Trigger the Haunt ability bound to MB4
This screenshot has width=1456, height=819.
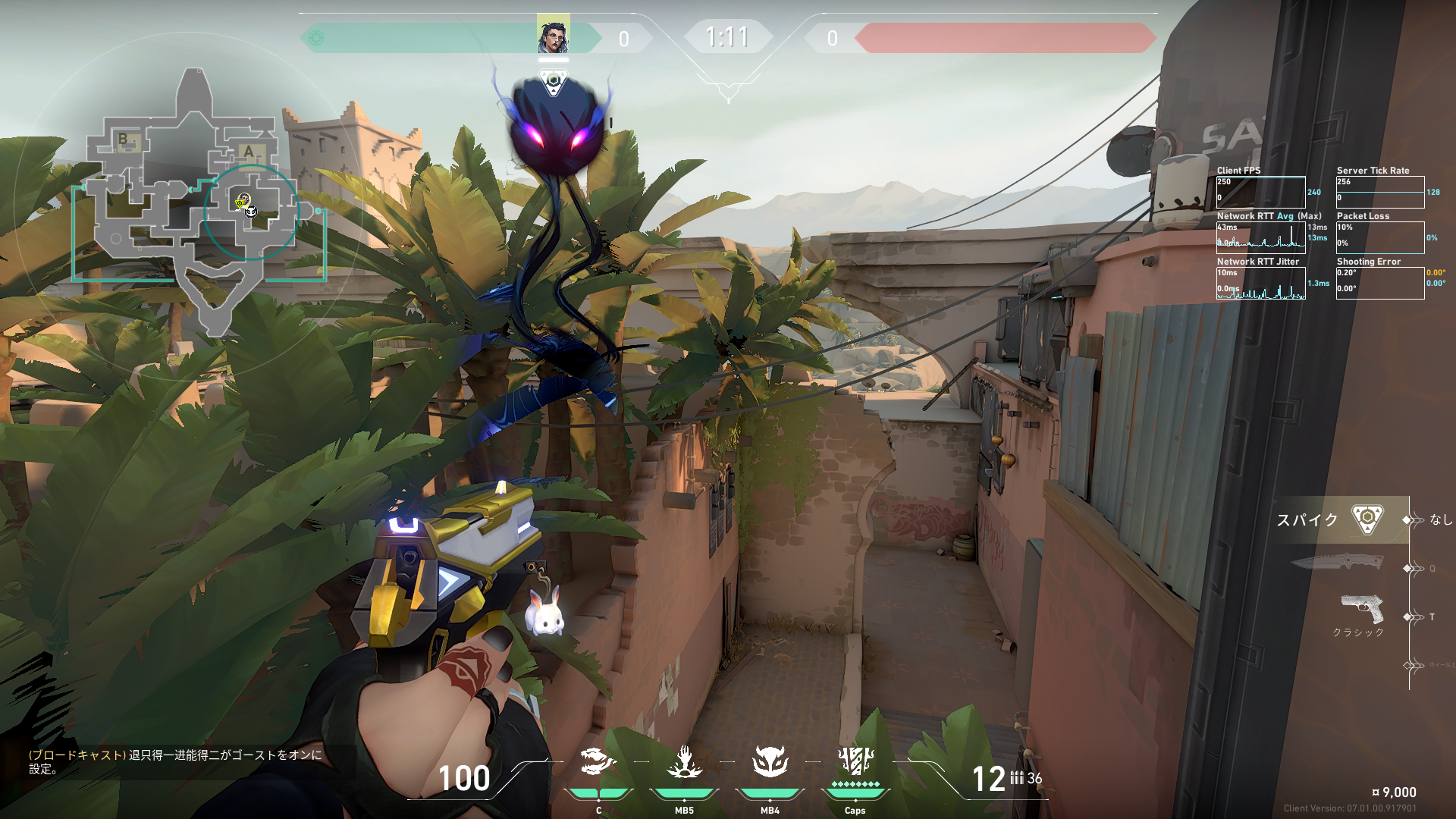pos(770,763)
